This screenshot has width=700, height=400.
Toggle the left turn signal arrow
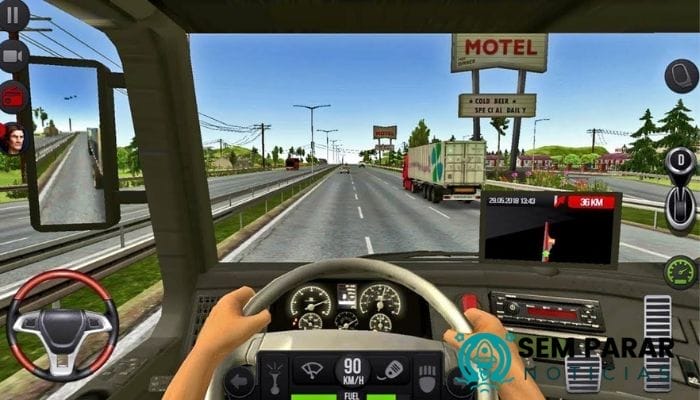click(x=240, y=381)
